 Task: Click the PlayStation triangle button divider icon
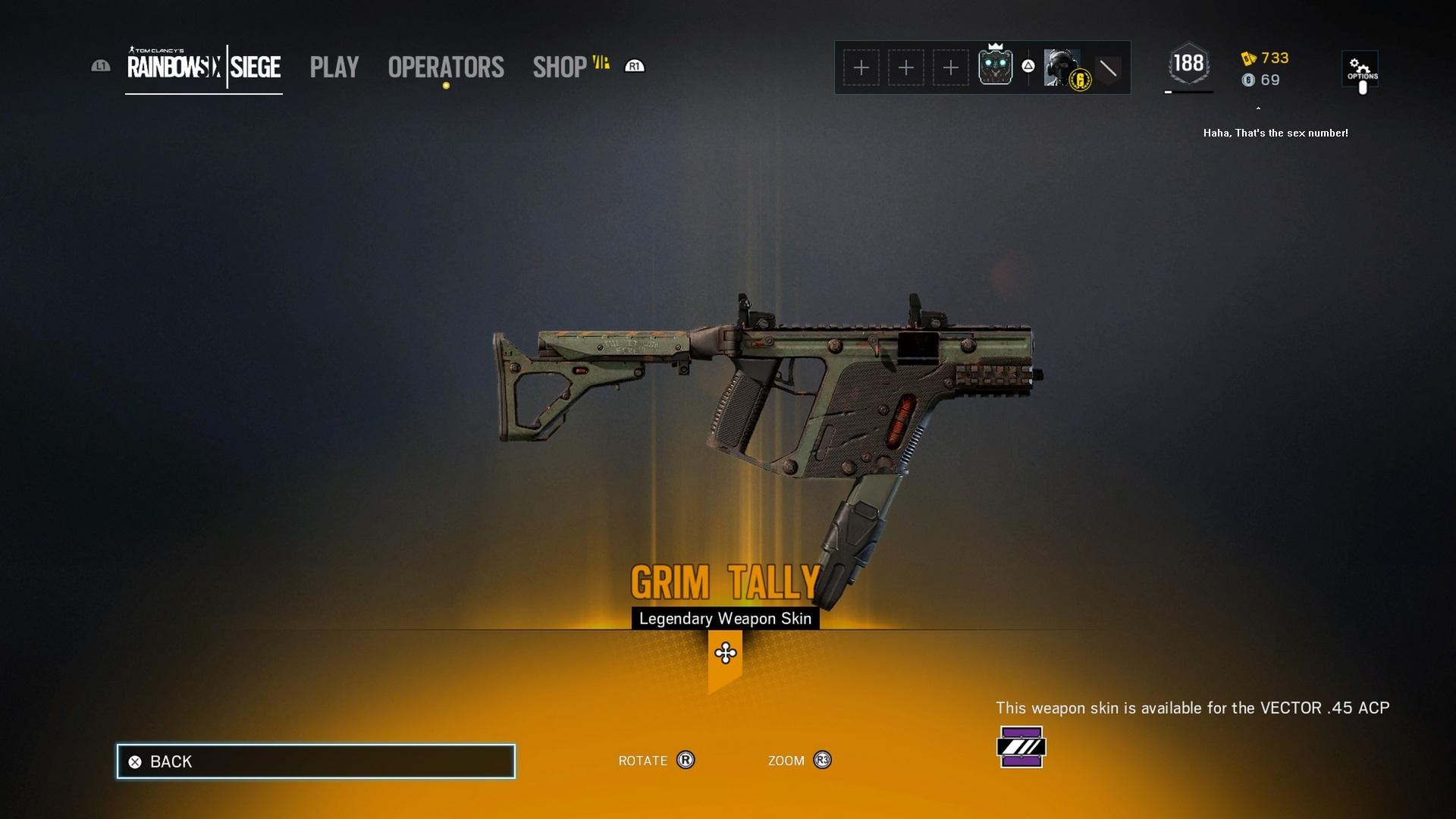[1028, 67]
